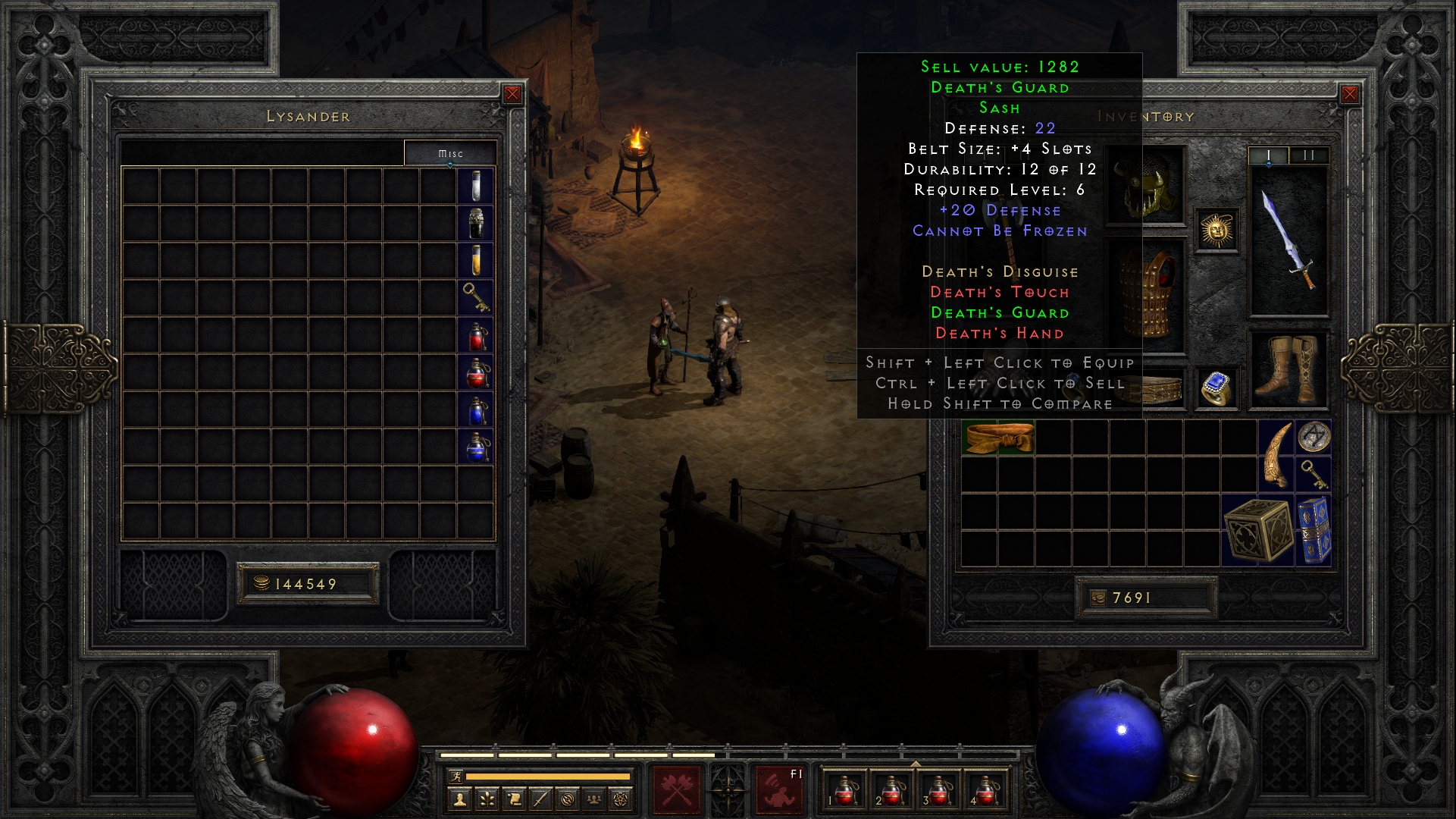Click the blue tome in inventory
1456x819 pixels.
pyautogui.click(x=1314, y=531)
